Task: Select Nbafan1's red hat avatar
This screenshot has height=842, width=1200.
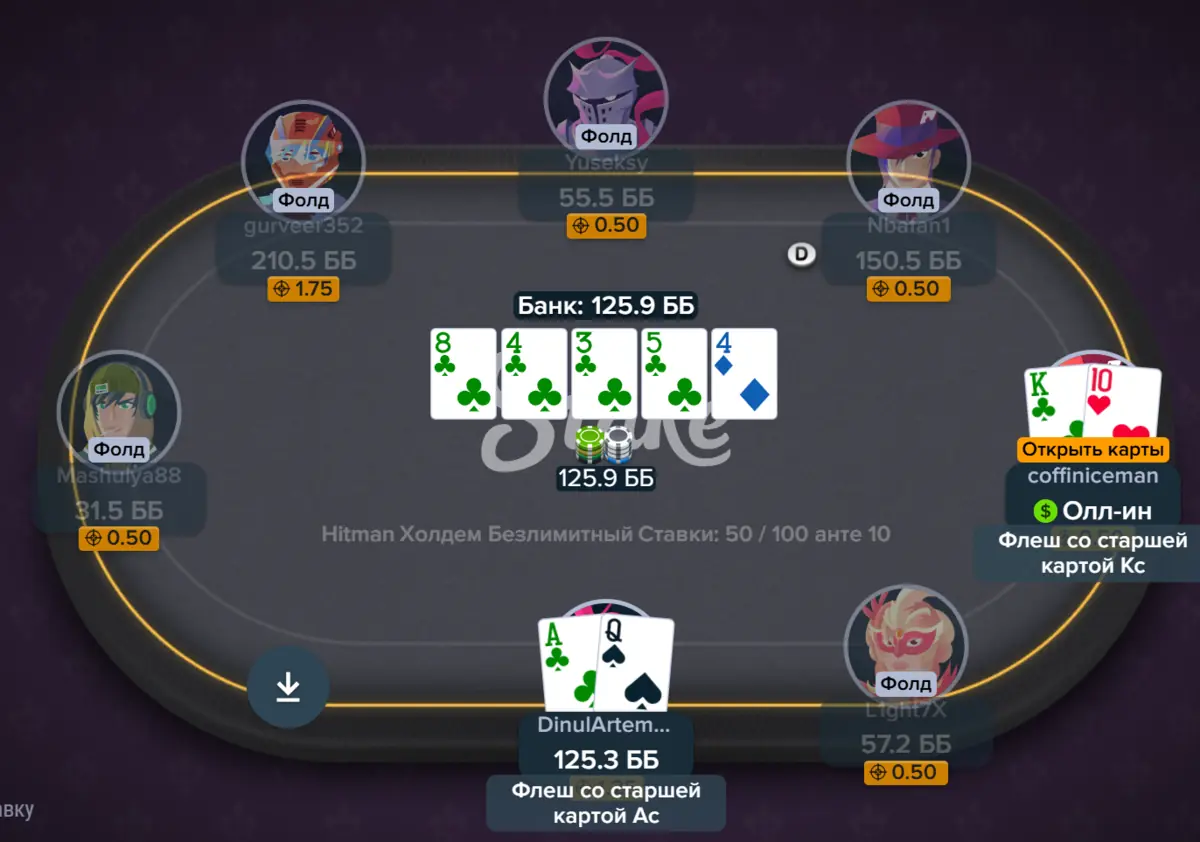Action: 908,158
